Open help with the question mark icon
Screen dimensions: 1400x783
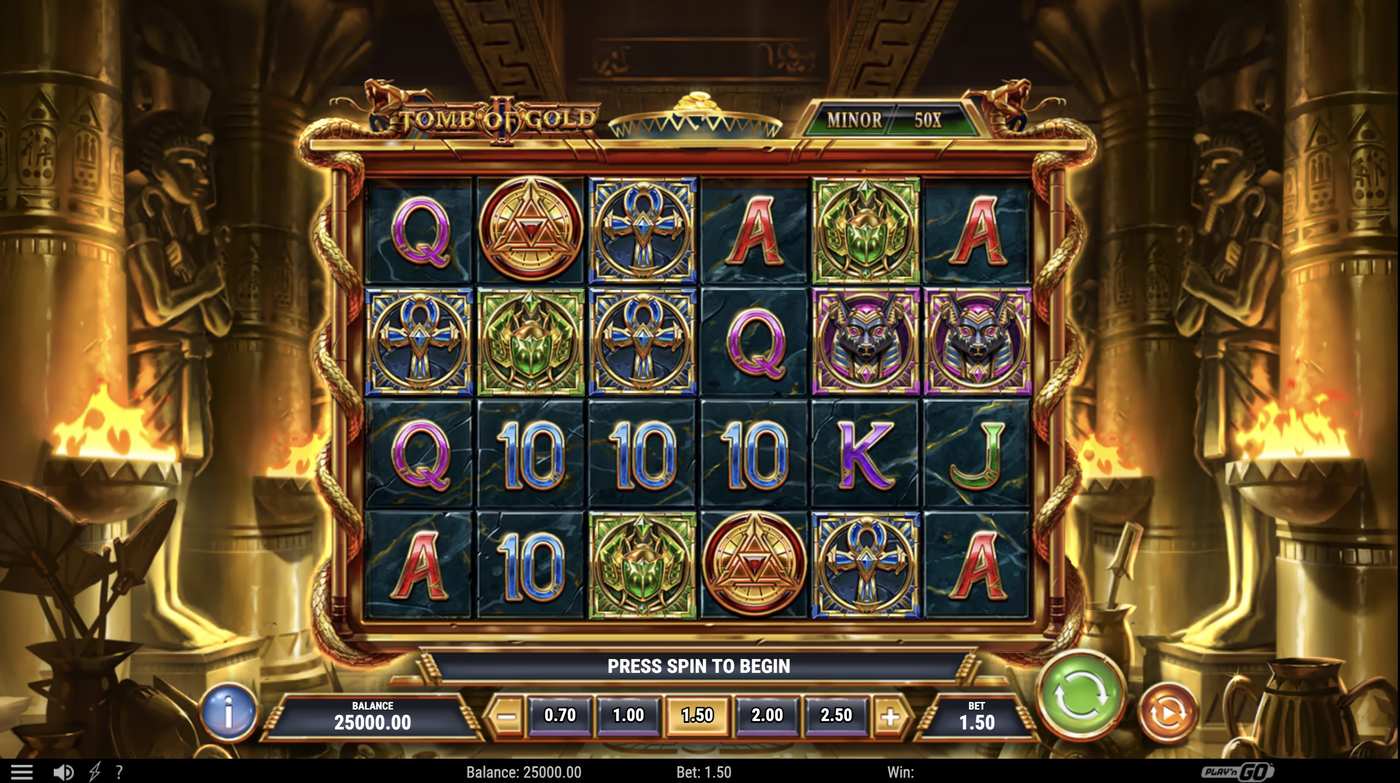click(119, 770)
